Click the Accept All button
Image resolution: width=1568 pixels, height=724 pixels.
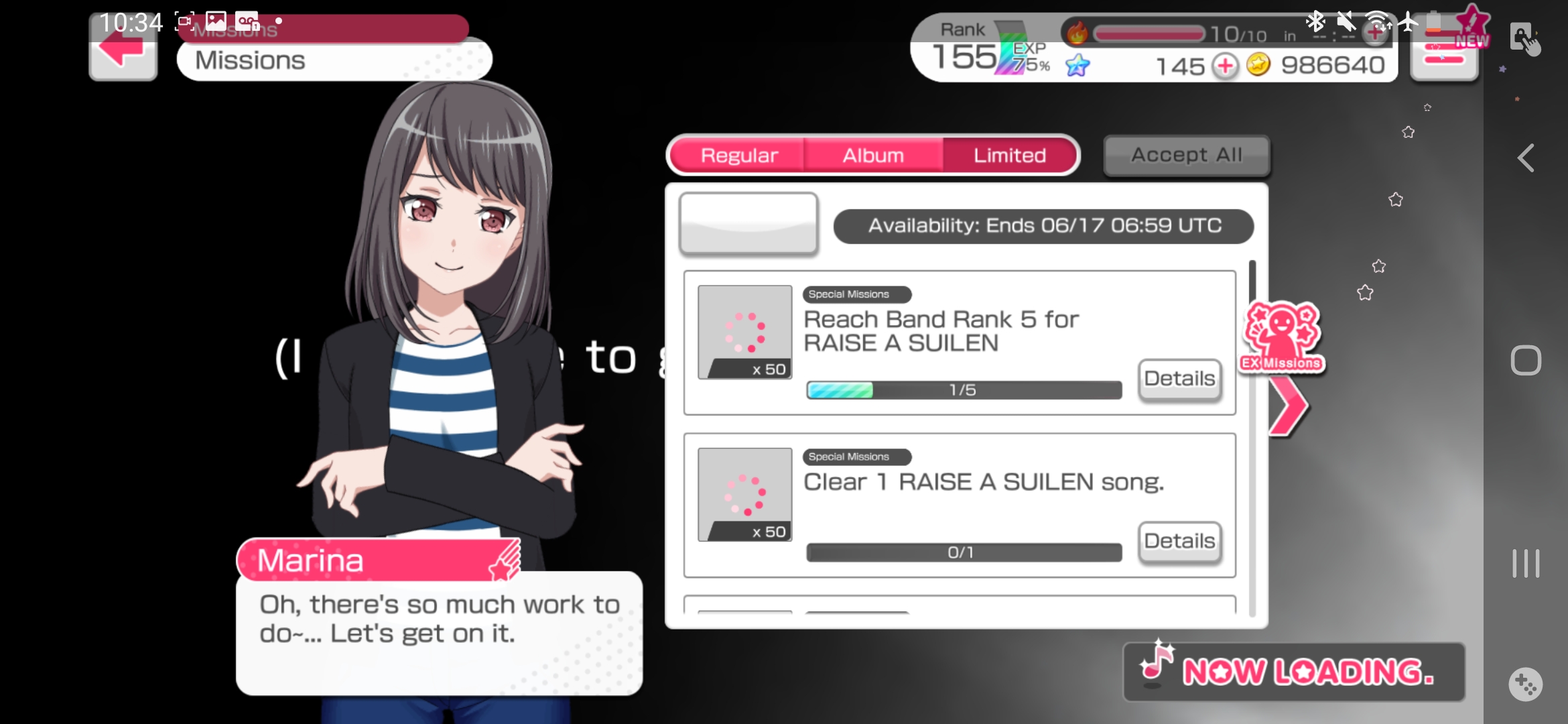pos(1186,156)
